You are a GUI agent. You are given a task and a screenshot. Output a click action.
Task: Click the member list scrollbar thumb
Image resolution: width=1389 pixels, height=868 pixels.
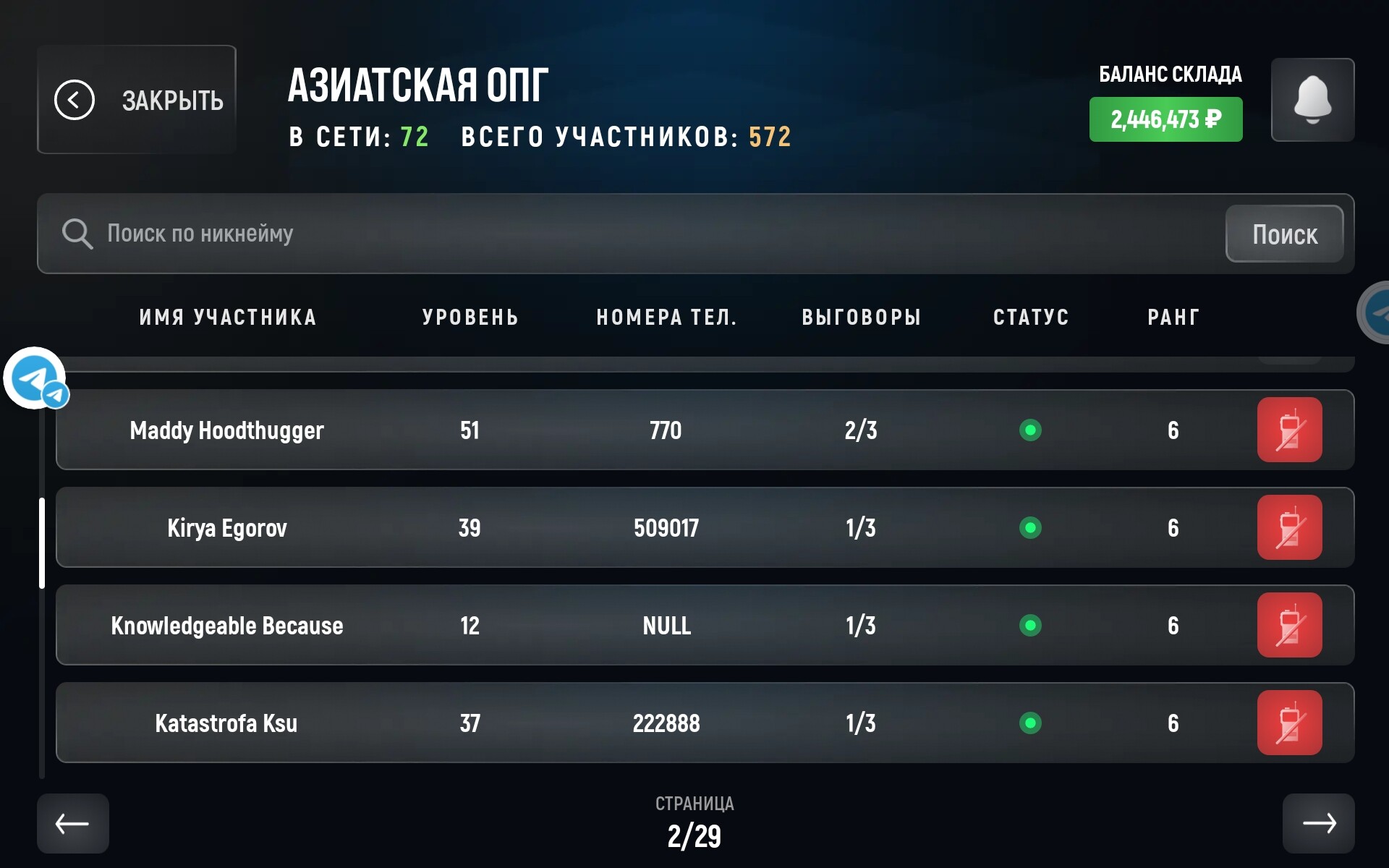tap(42, 542)
